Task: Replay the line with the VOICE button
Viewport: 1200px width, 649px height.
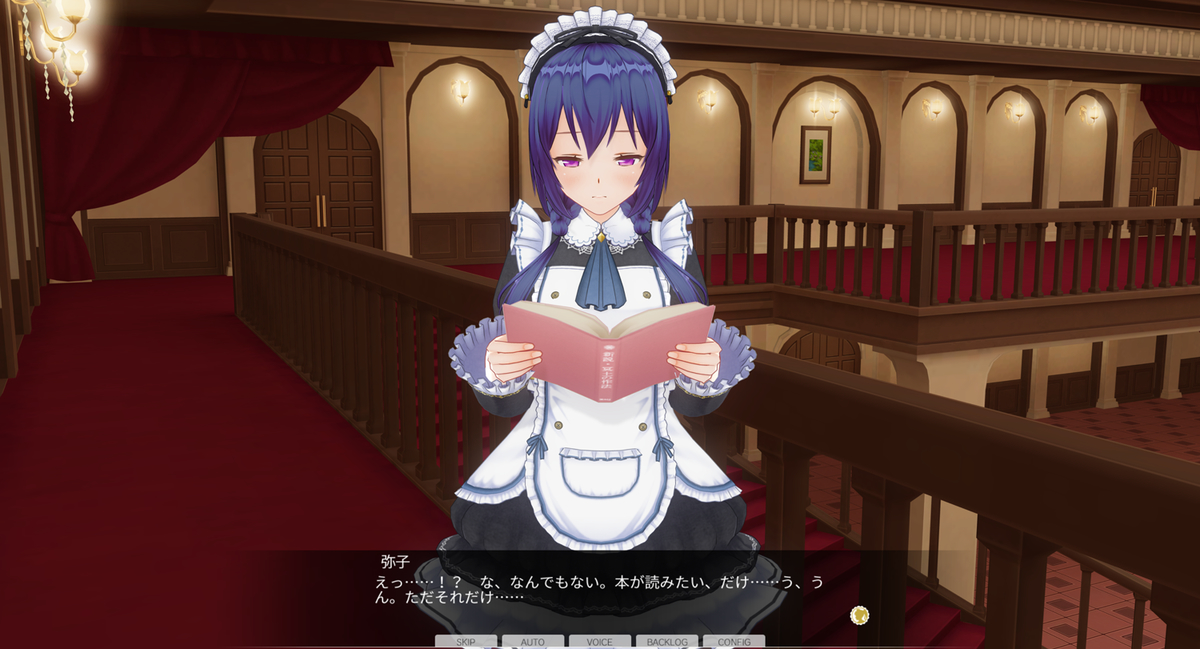Action: pos(600,641)
